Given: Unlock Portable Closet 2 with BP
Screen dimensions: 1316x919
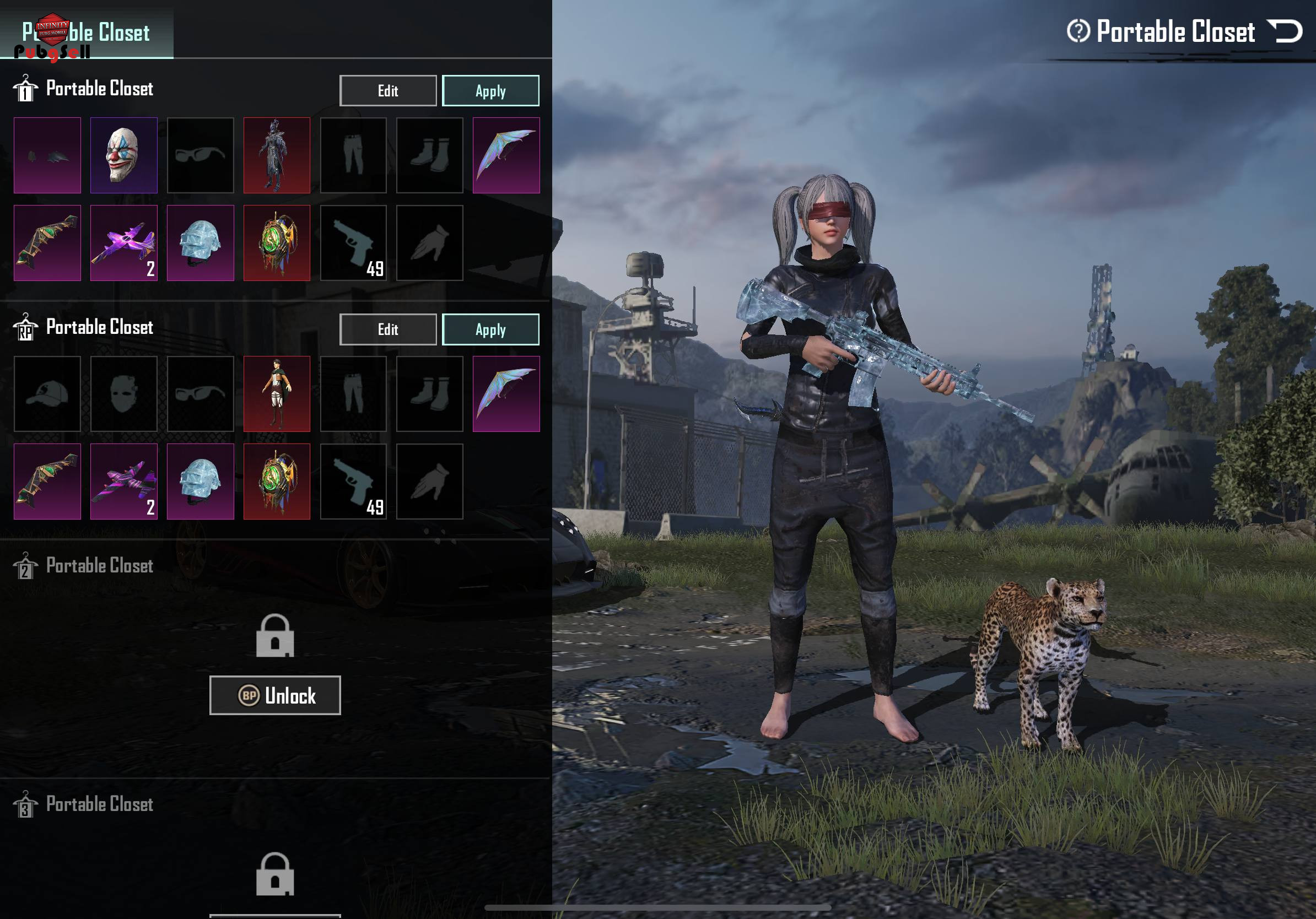Looking at the screenshot, I should pos(274,695).
